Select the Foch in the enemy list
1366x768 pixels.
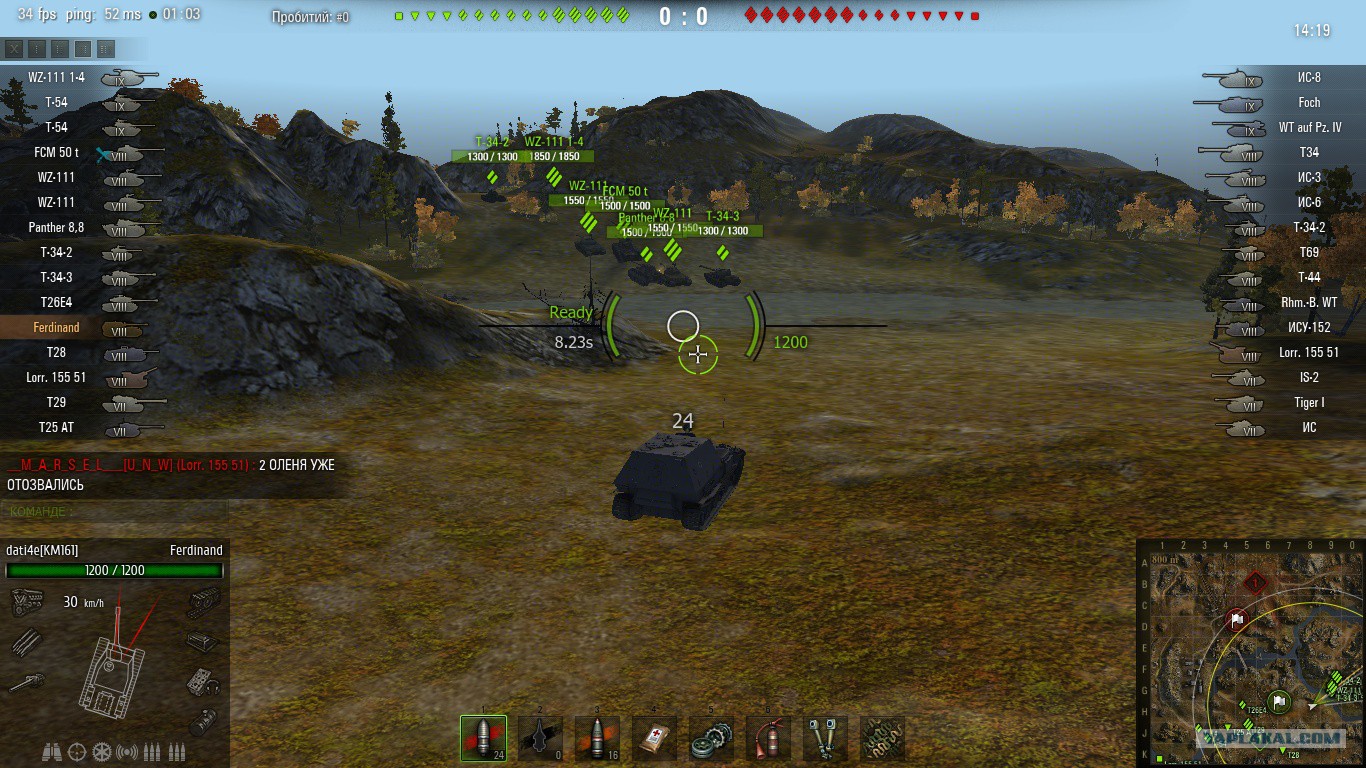pyautogui.click(x=1309, y=102)
